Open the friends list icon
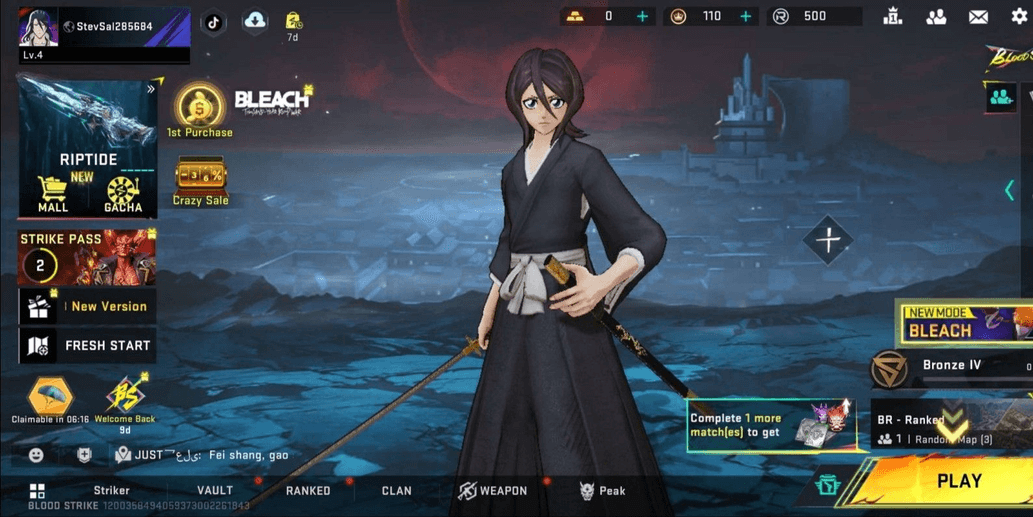This screenshot has width=1033, height=517. [936, 17]
